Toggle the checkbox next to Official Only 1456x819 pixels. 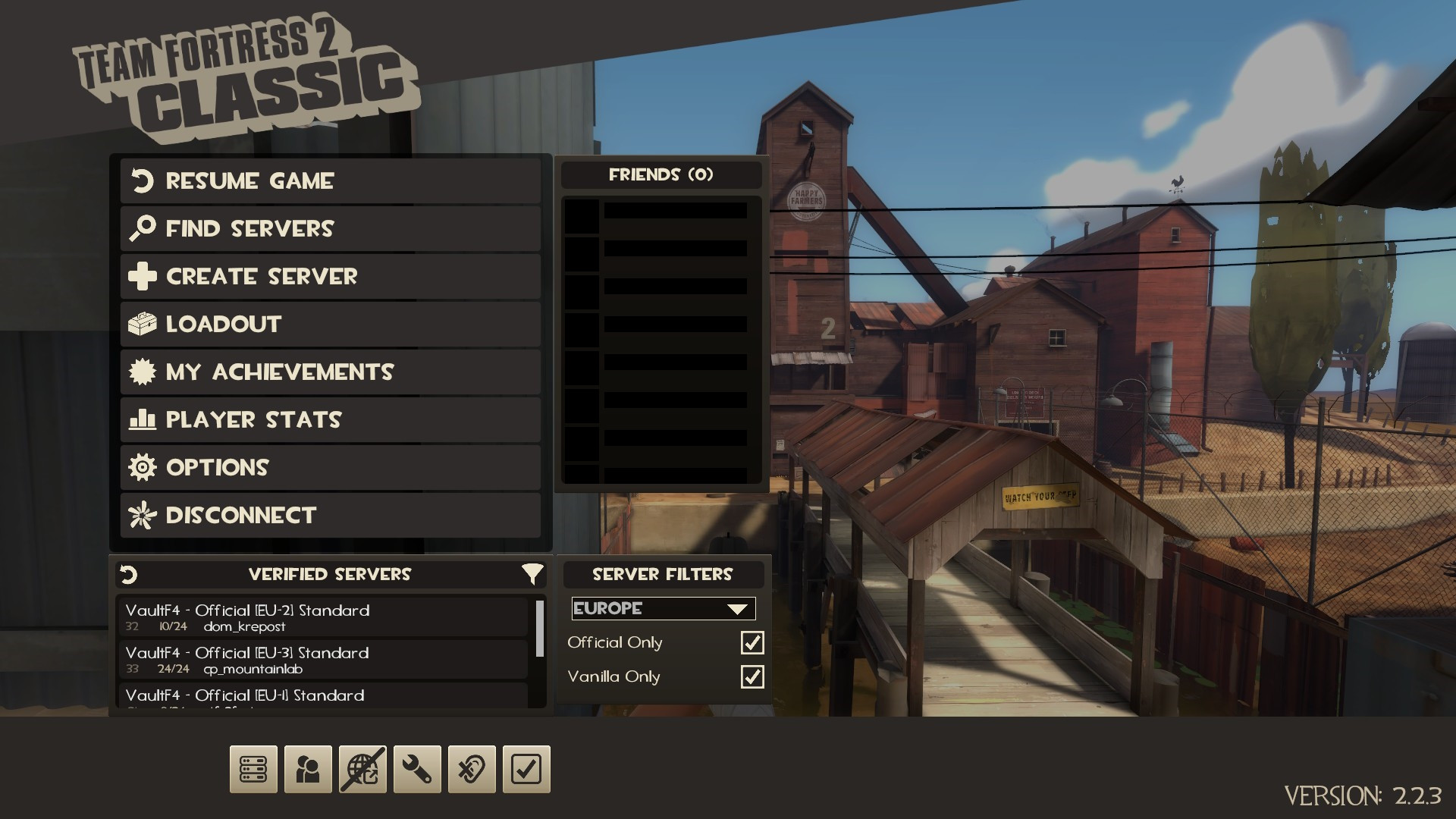[752, 642]
